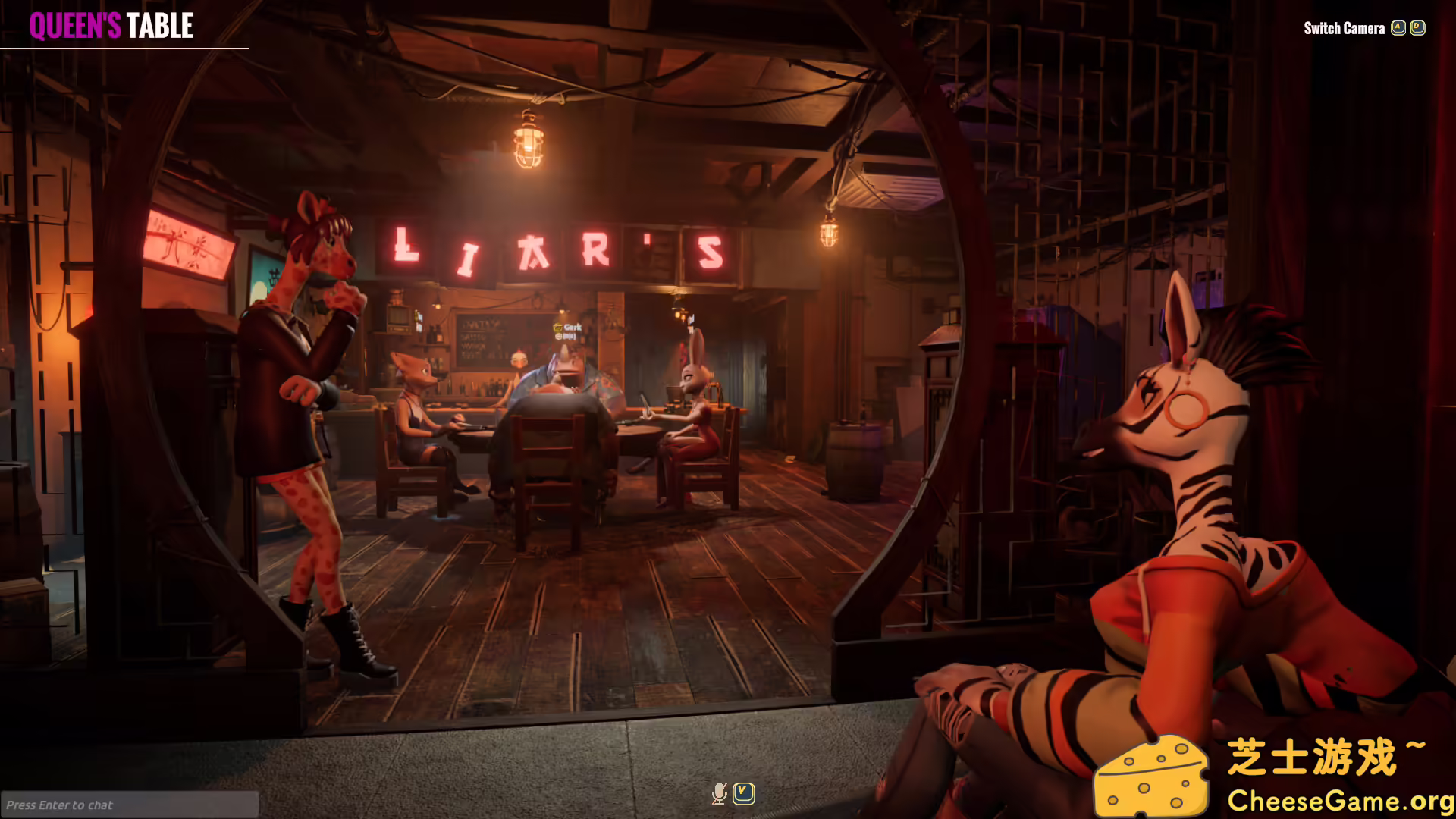Click the chat input box

[x=129, y=805]
